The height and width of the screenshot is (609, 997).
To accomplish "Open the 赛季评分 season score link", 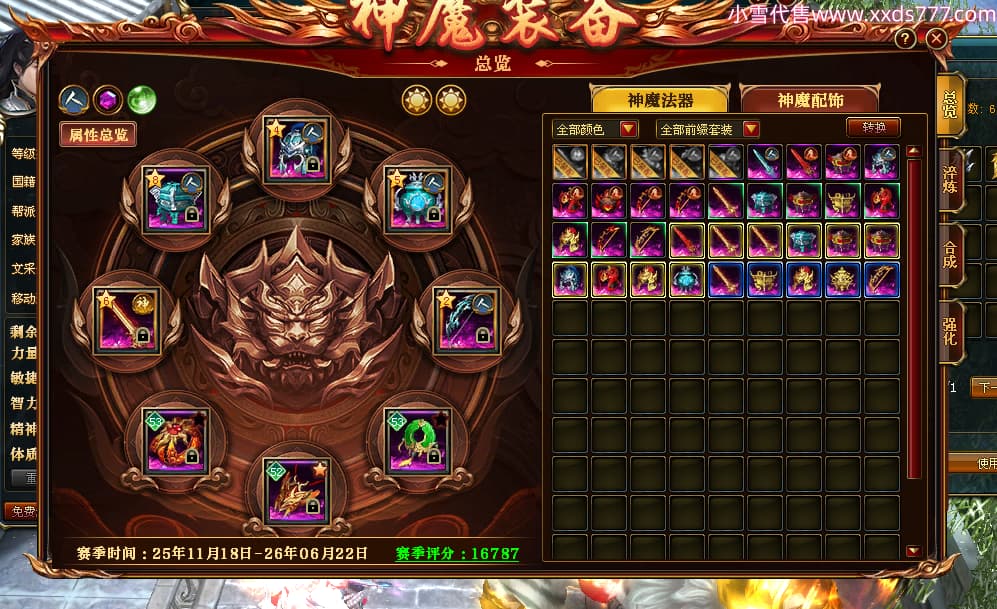I will tap(456, 553).
